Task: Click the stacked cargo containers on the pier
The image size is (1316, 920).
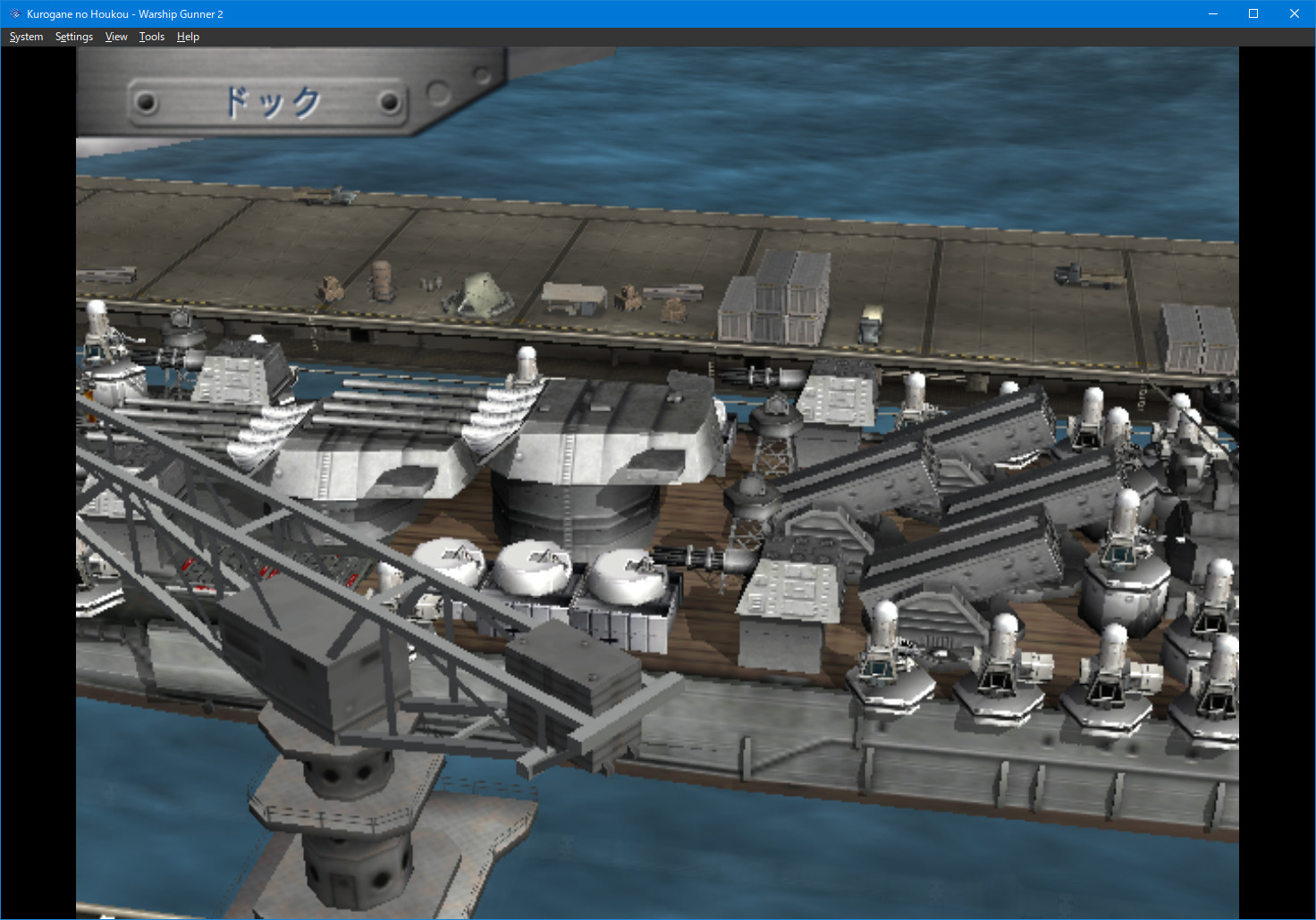Action: pos(773,295)
